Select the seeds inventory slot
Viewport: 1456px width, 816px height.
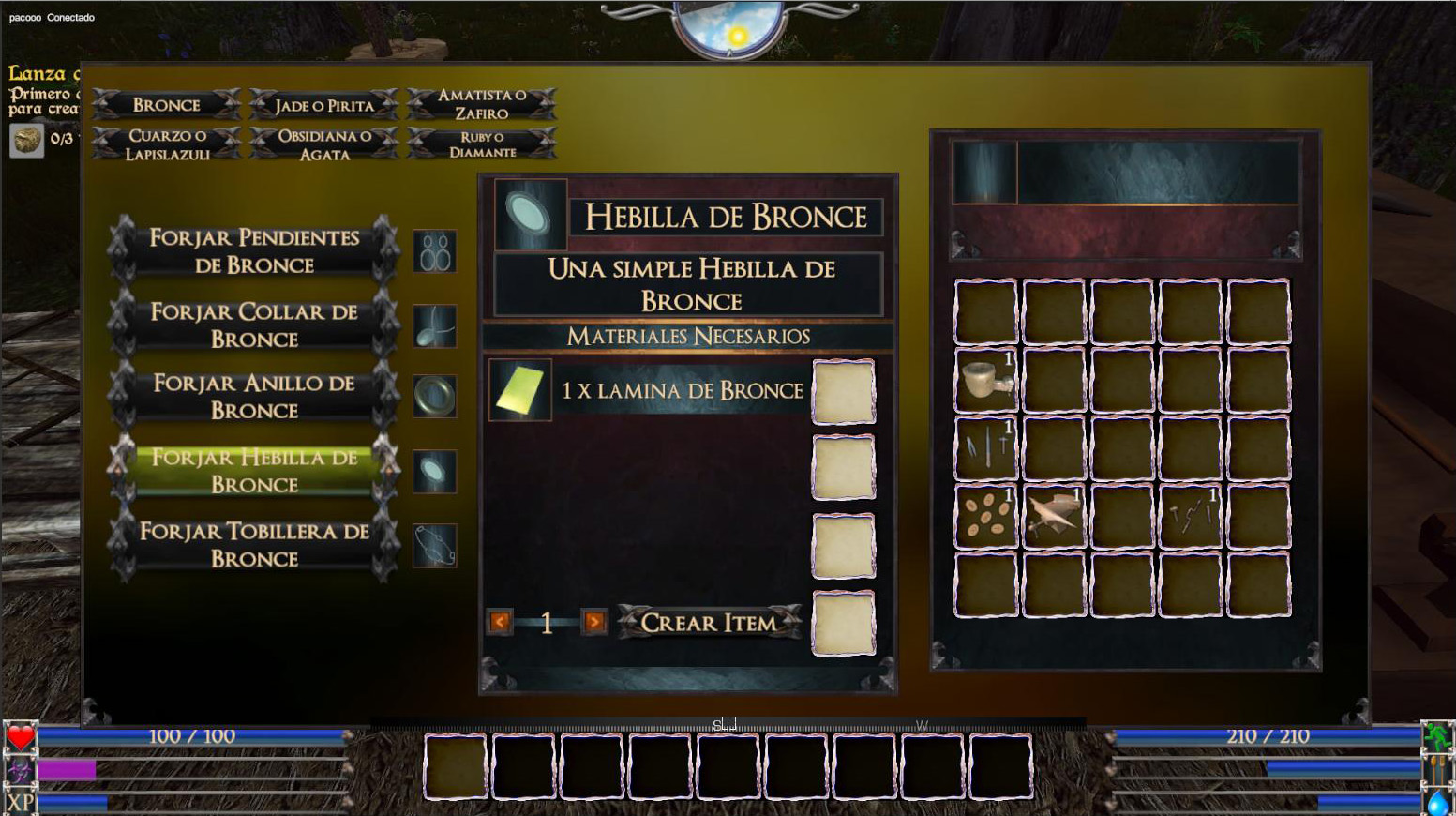click(985, 516)
